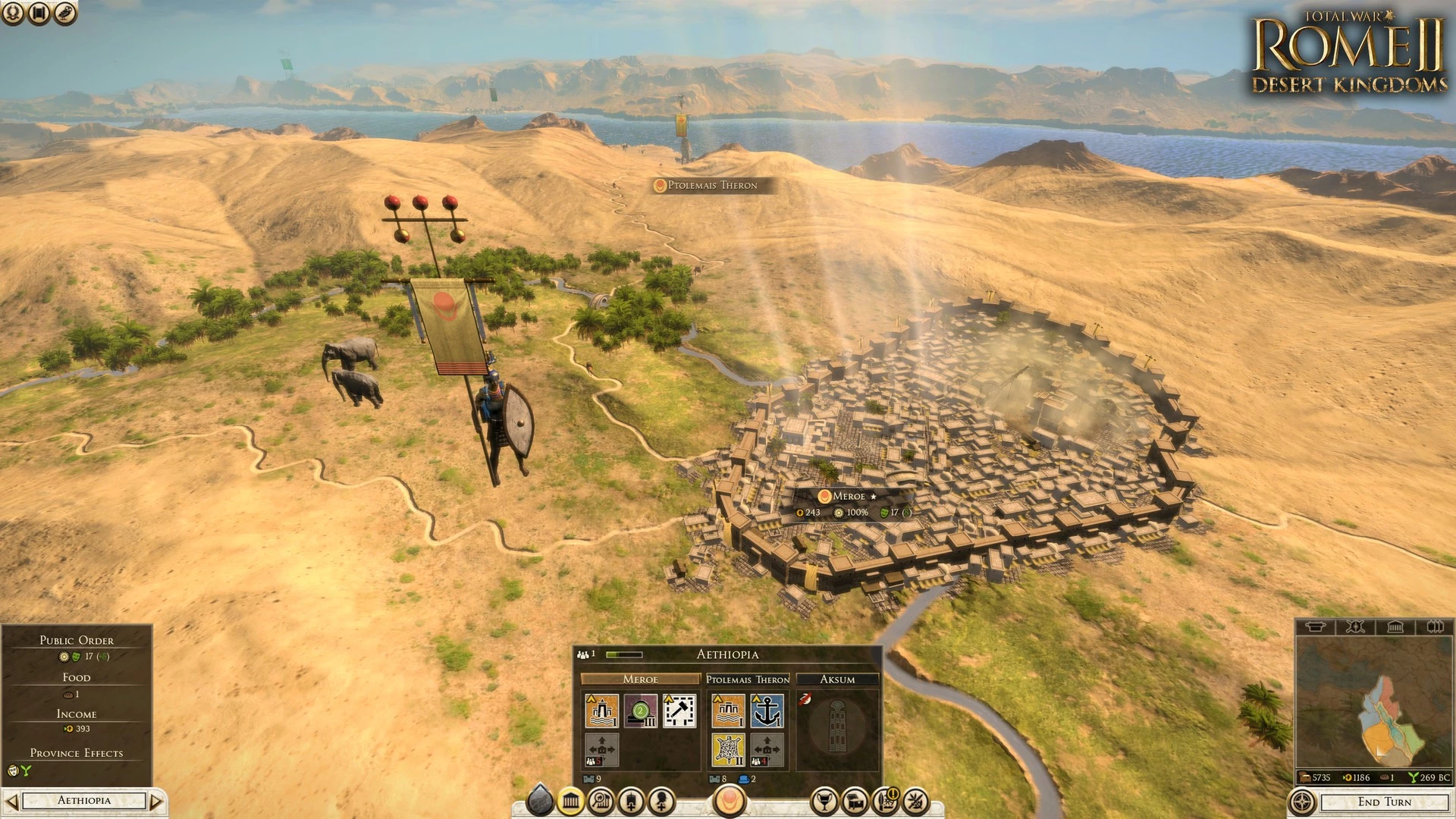Select the Meroe settlement tab
The height and width of the screenshot is (819, 1456).
[640, 679]
